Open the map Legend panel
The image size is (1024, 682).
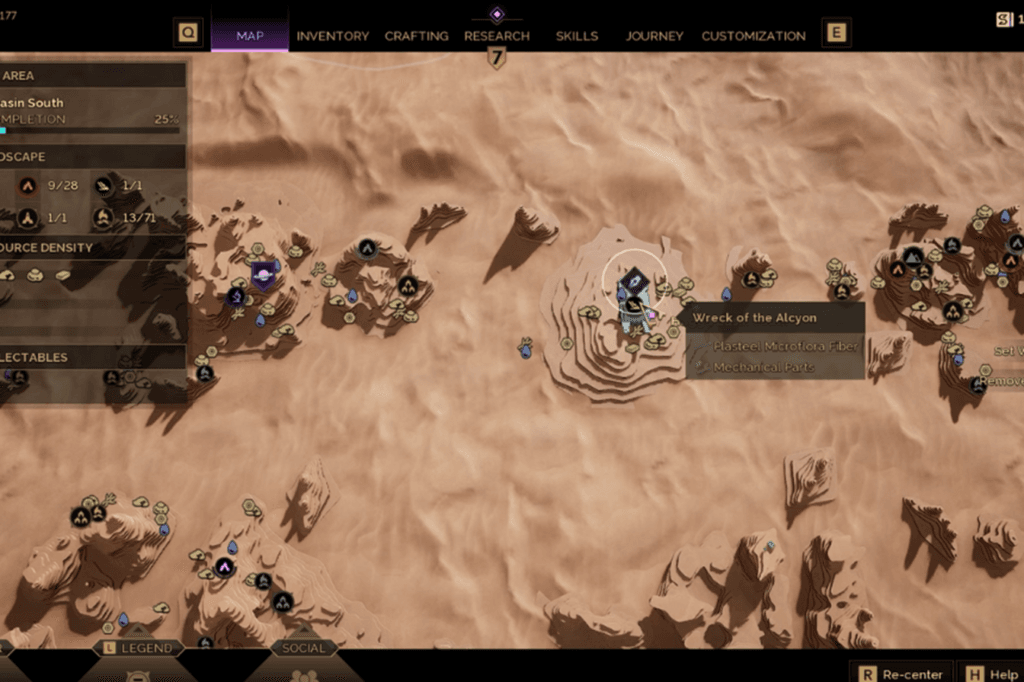coord(139,648)
